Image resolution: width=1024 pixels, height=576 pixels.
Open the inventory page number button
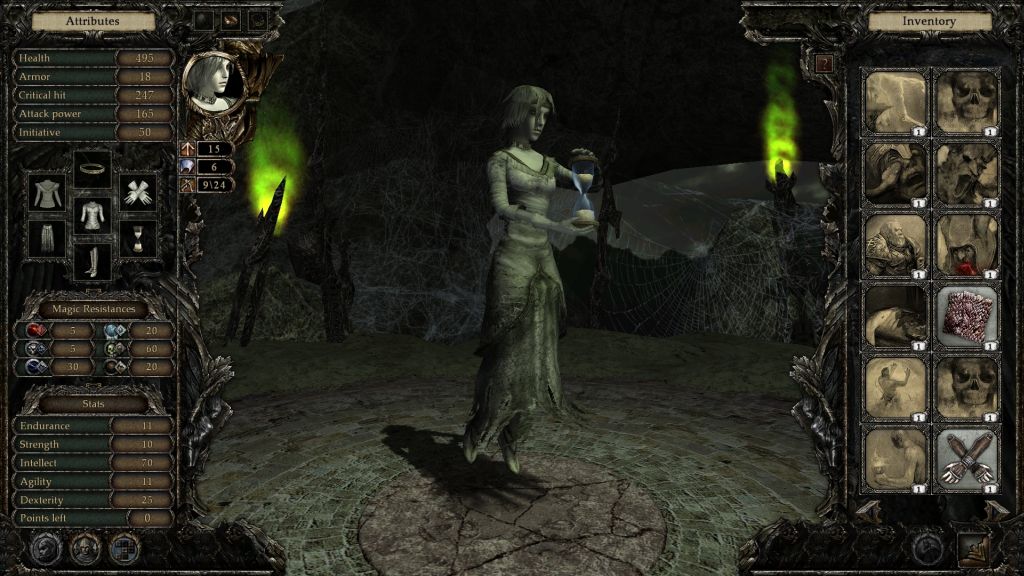click(x=824, y=64)
